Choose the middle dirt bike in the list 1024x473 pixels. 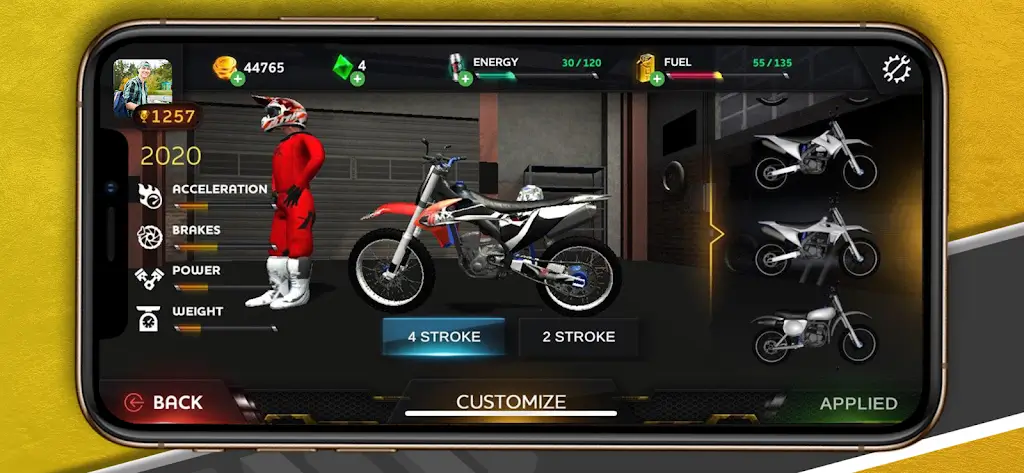pyautogui.click(x=815, y=242)
